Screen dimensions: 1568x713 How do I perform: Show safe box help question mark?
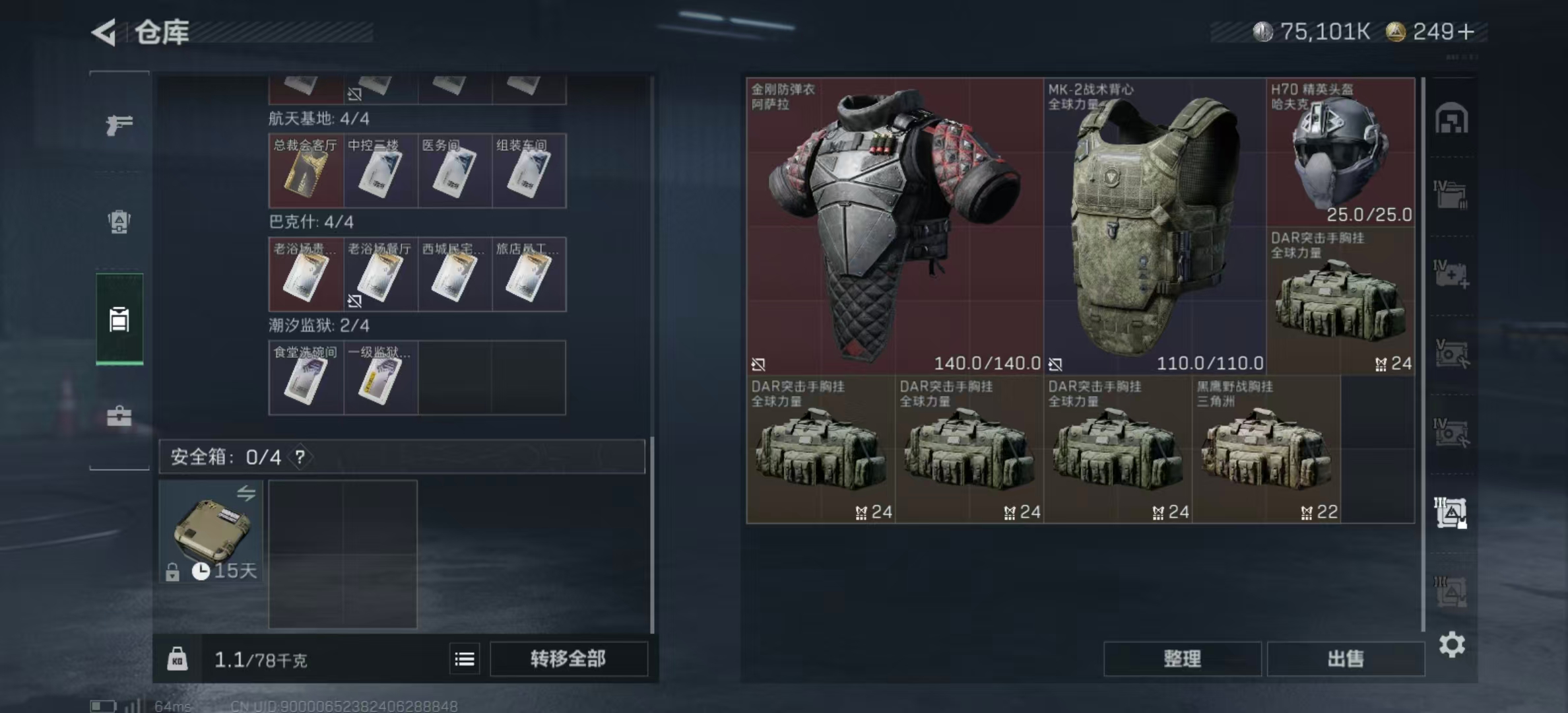pyautogui.click(x=300, y=457)
